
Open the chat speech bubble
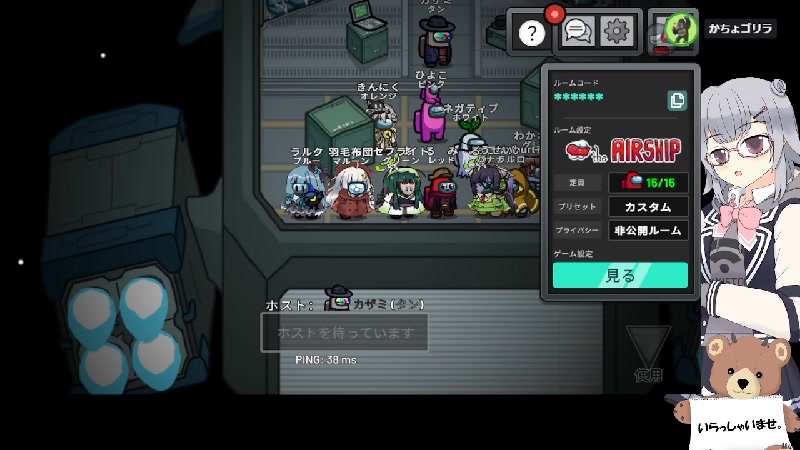tap(576, 33)
